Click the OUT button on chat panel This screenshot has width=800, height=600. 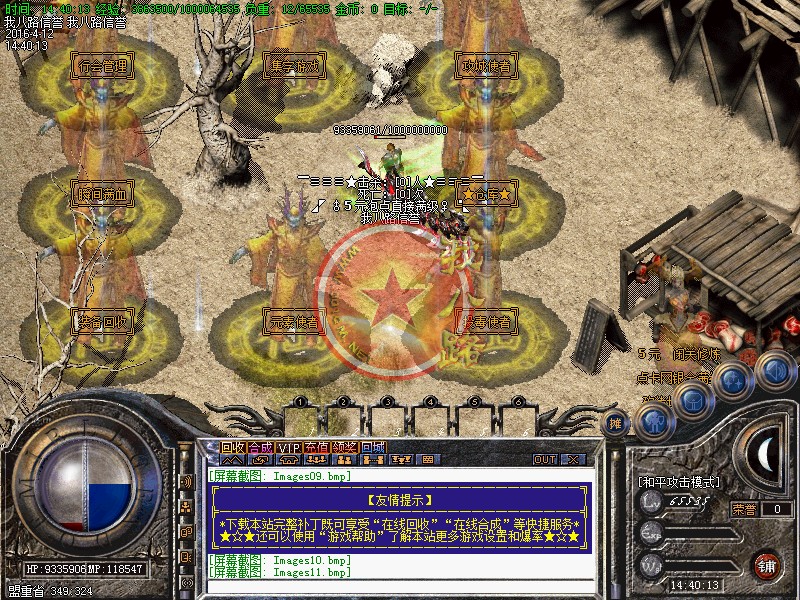[x=545, y=459]
